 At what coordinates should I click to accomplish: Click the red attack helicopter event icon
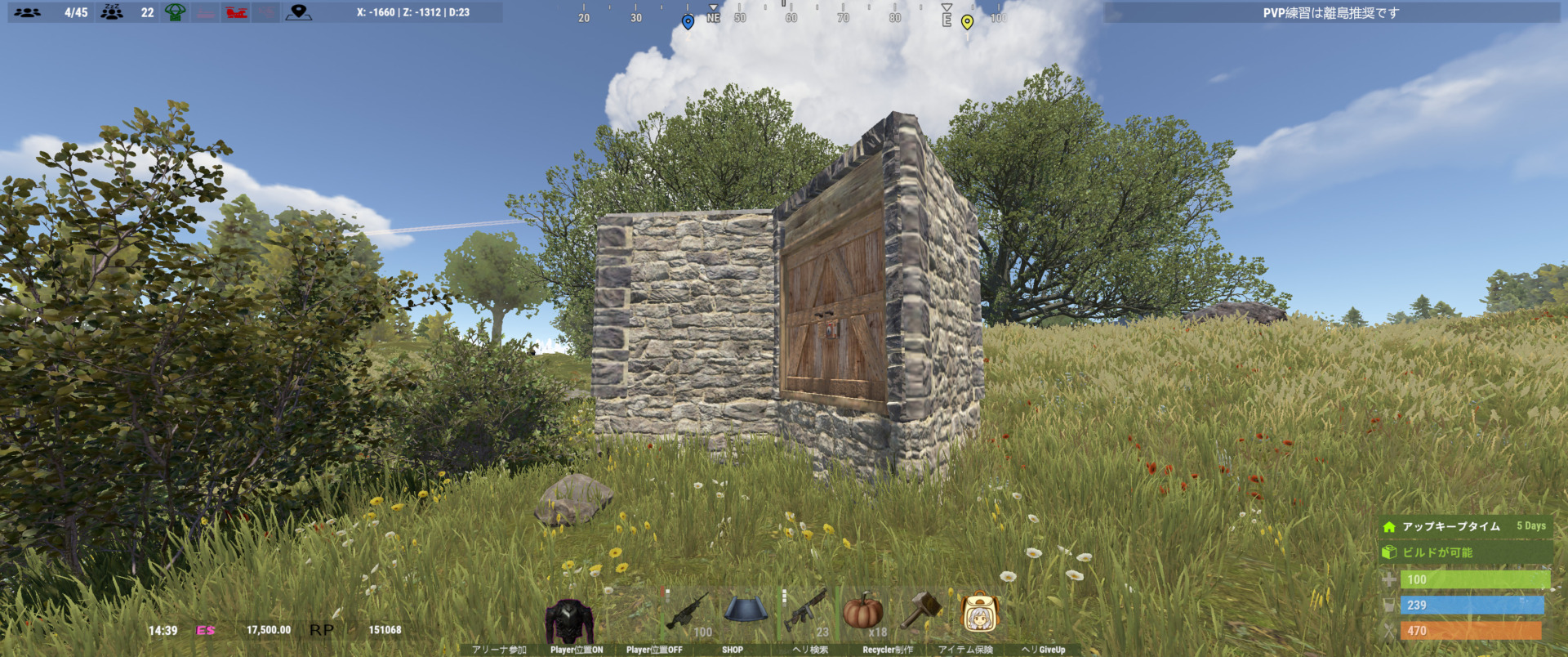237,12
